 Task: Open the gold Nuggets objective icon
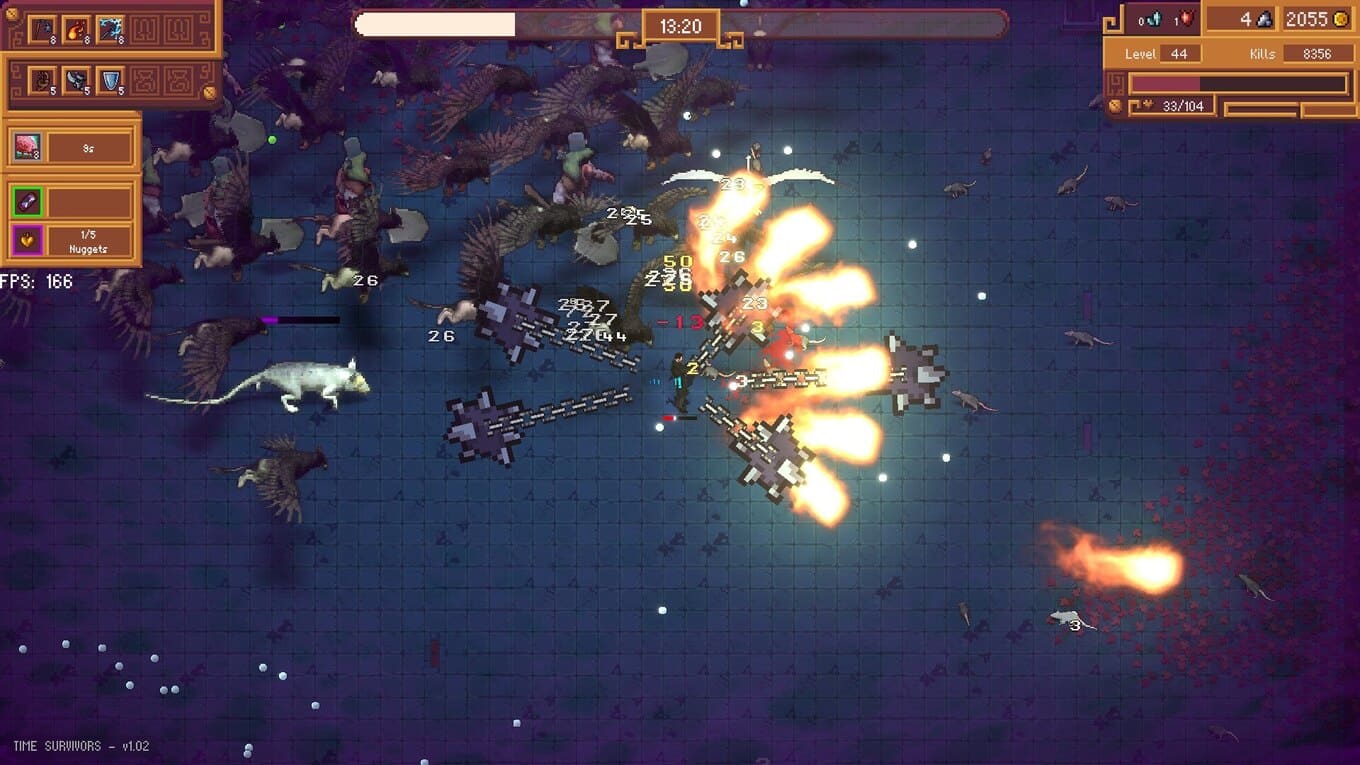tap(26, 240)
